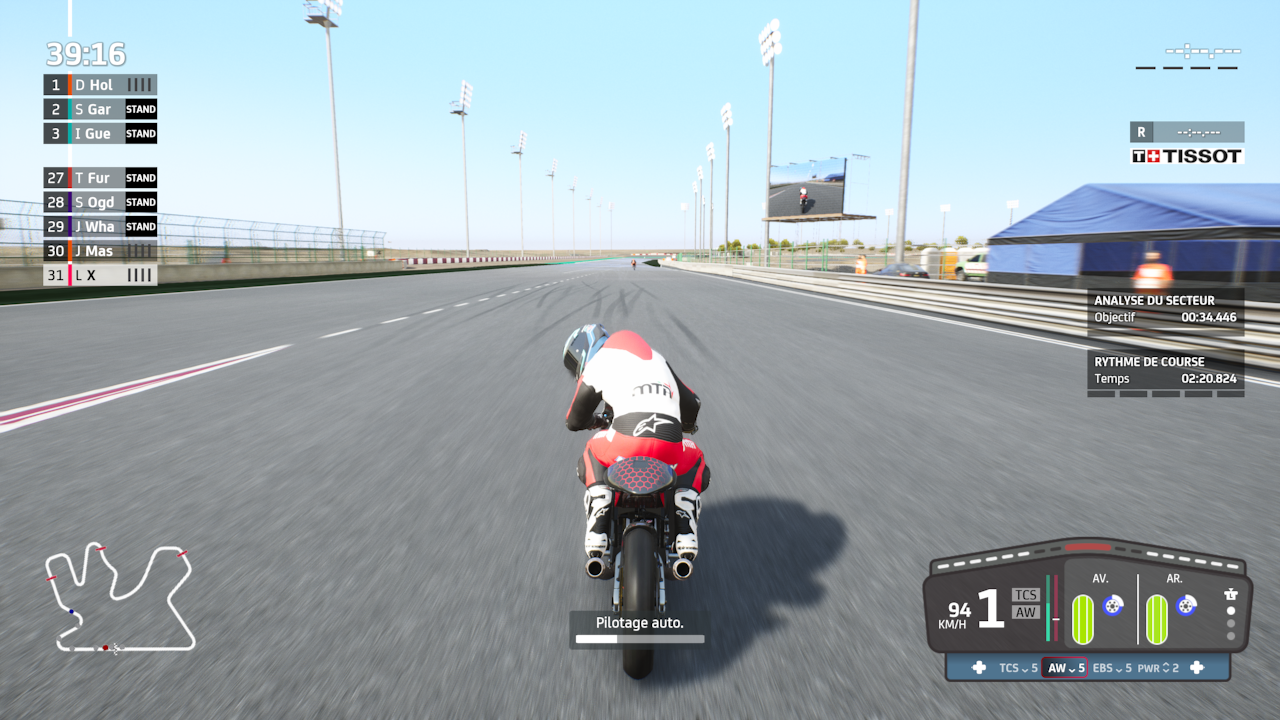Adjust the PWR power mapping setting
Image resolution: width=1280 pixels, height=720 pixels.
pyautogui.click(x=1158, y=668)
